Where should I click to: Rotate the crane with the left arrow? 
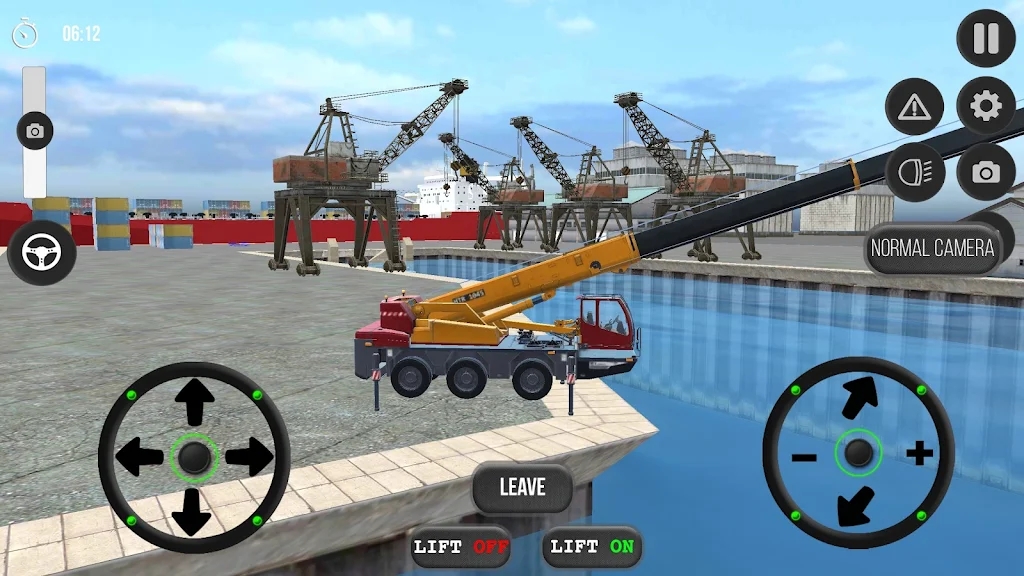pyautogui.click(x=139, y=457)
